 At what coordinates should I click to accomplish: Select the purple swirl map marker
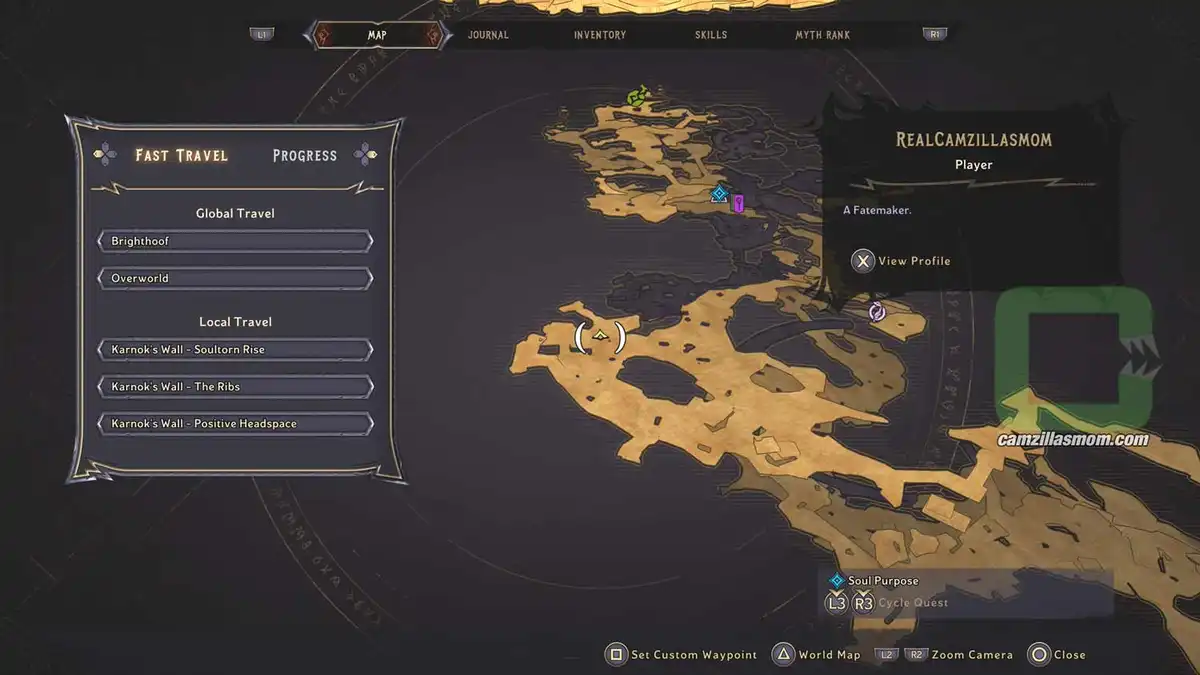pyautogui.click(x=877, y=312)
